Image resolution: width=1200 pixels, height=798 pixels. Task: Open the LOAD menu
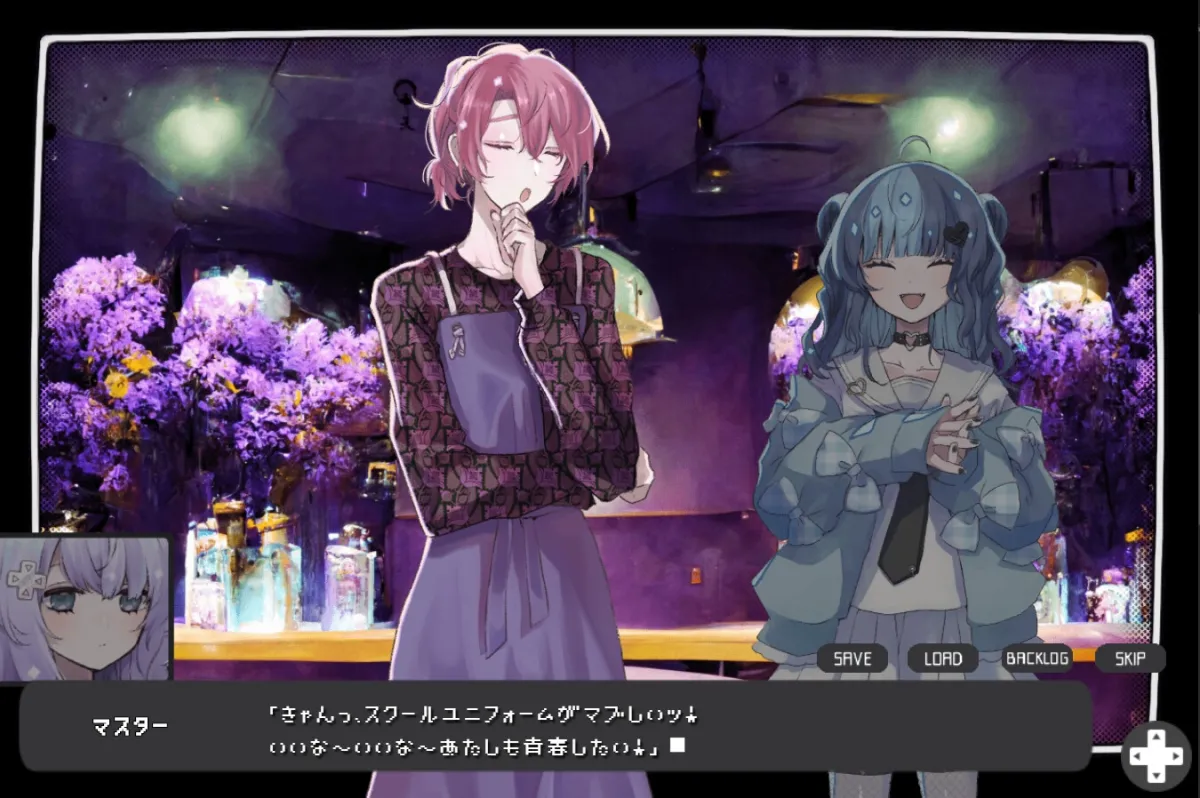click(x=943, y=658)
